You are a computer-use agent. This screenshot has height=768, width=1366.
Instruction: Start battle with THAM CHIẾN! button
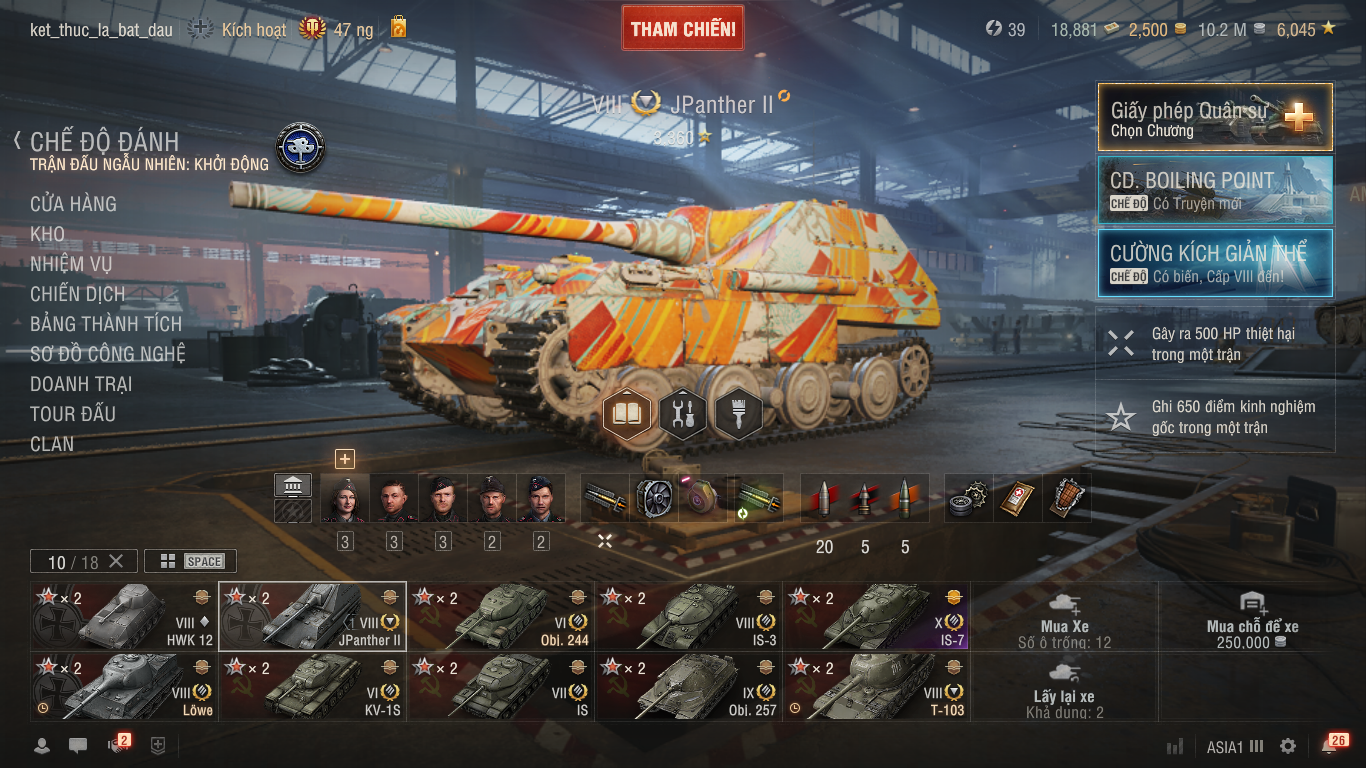pyautogui.click(x=683, y=29)
